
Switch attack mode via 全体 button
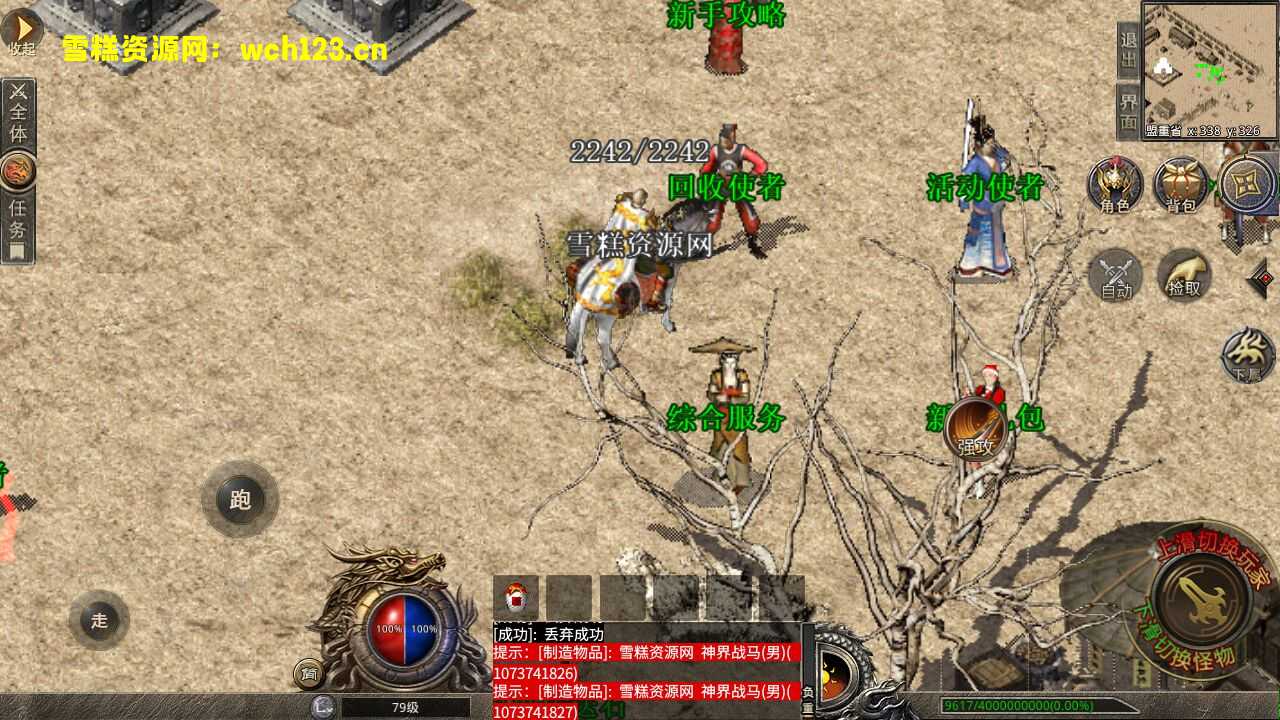(x=18, y=114)
